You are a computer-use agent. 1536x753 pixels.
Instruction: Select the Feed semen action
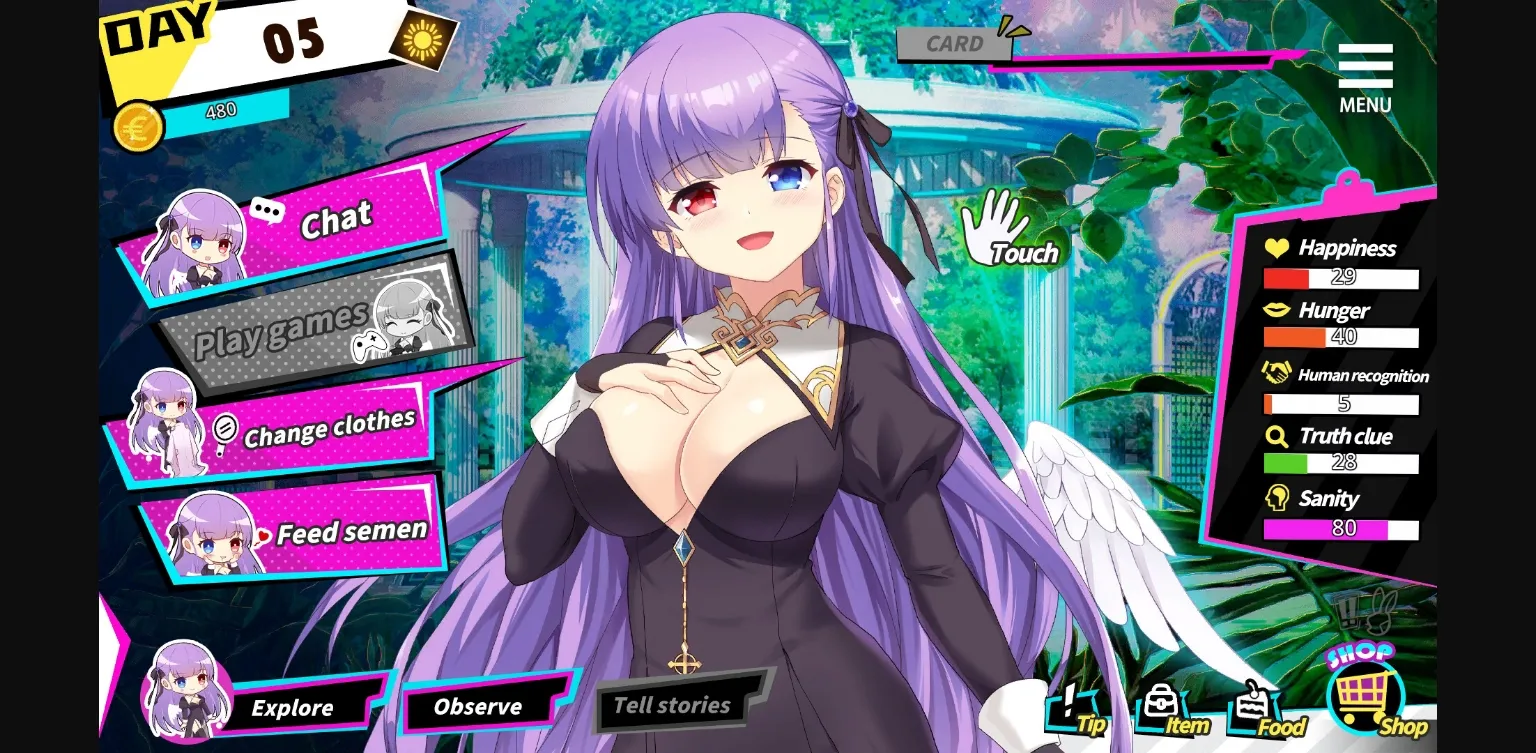coord(351,531)
